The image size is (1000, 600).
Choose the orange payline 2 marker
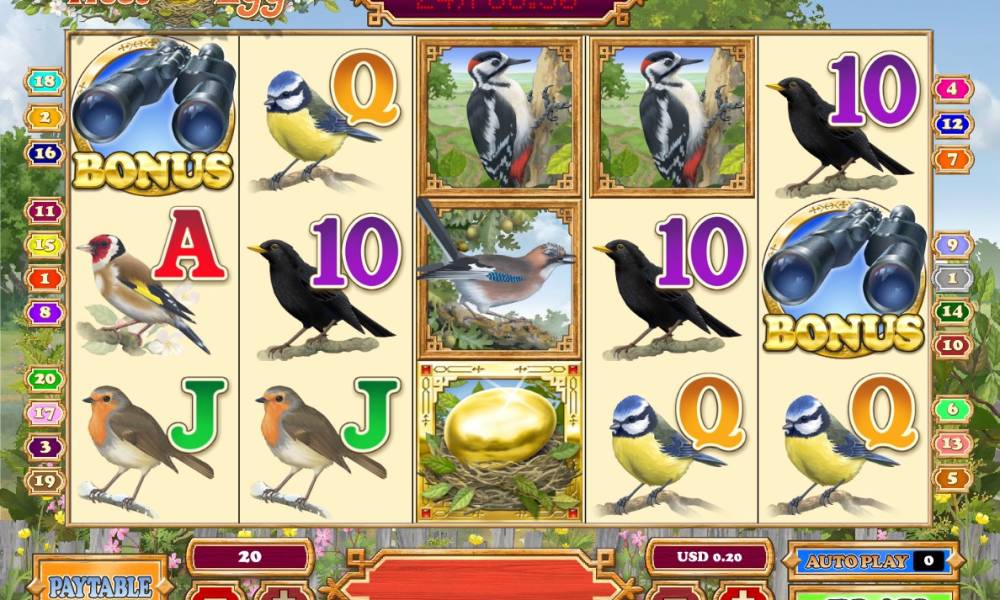pyautogui.click(x=45, y=118)
